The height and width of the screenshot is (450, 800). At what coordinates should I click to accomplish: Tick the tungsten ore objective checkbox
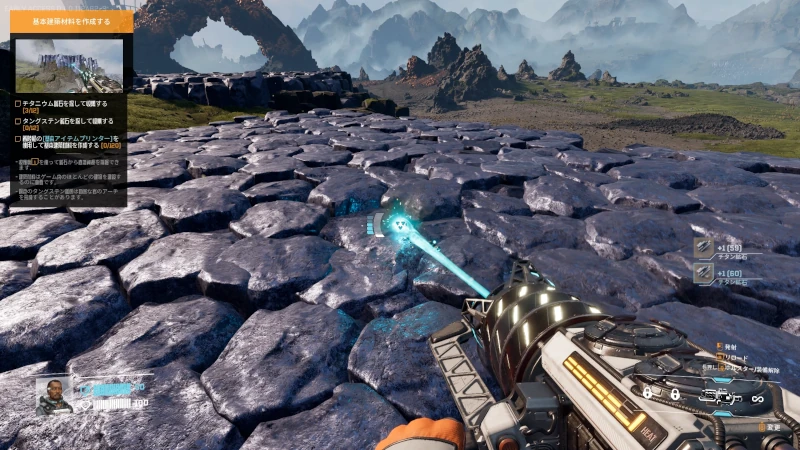18,121
